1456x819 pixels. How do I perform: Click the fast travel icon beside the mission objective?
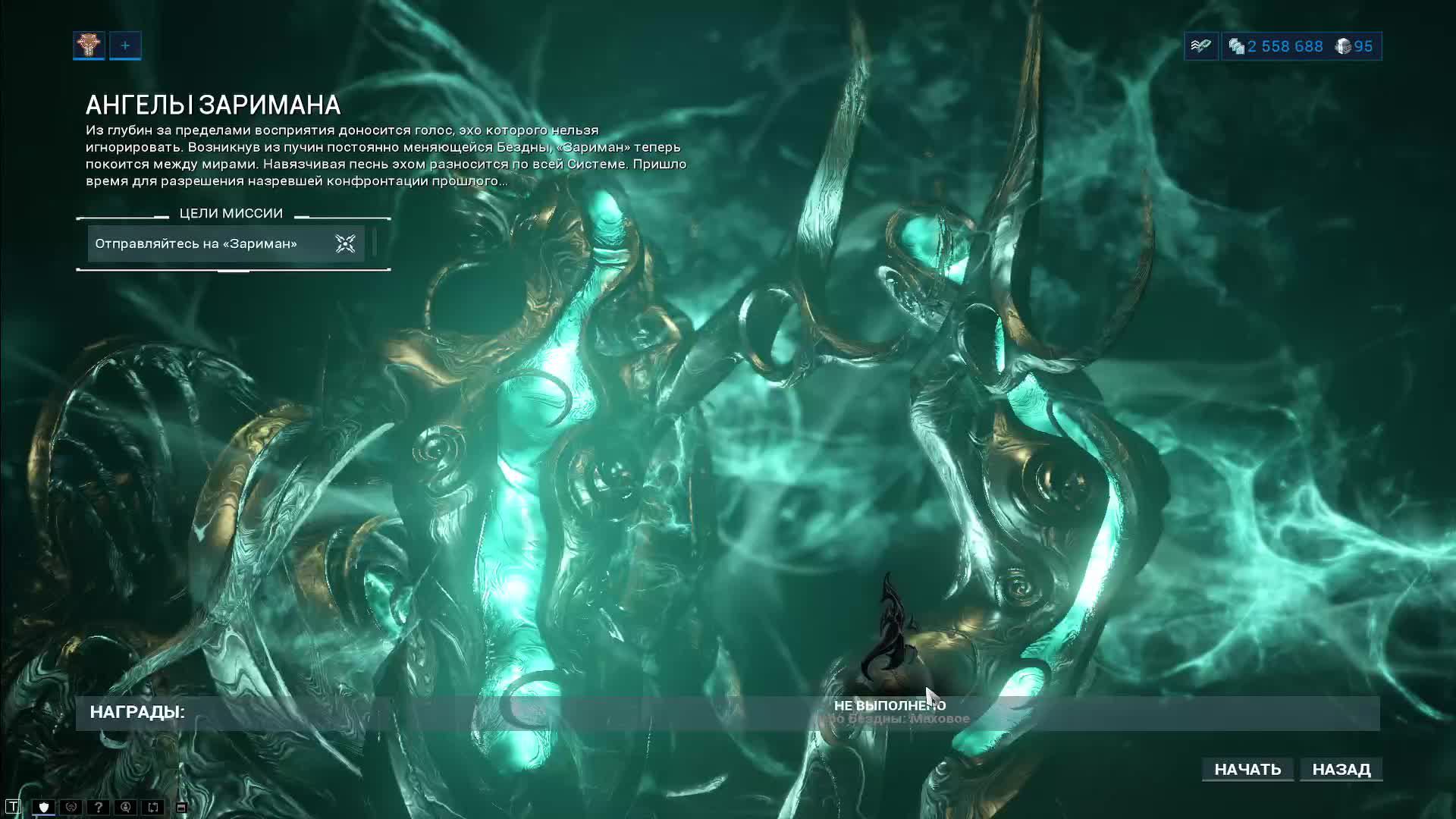tap(345, 243)
